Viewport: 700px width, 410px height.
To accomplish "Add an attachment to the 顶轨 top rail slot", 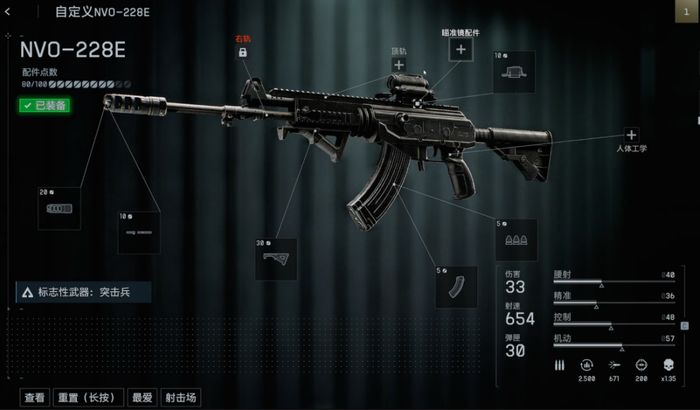I will (399, 65).
